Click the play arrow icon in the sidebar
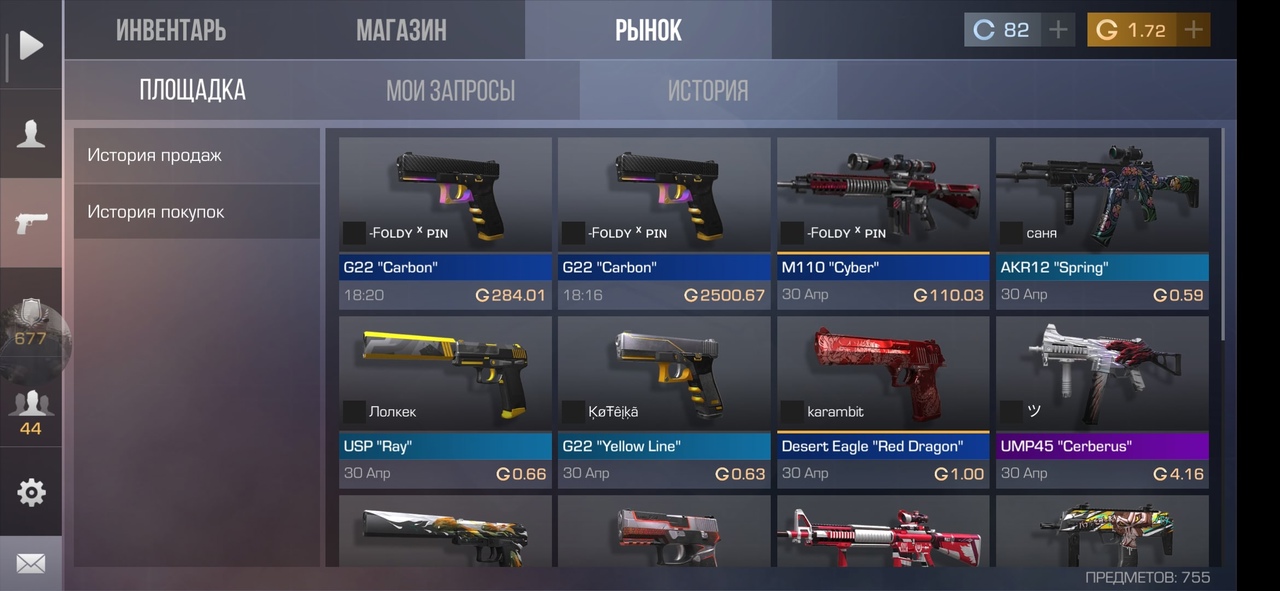1280x591 pixels. click(31, 45)
